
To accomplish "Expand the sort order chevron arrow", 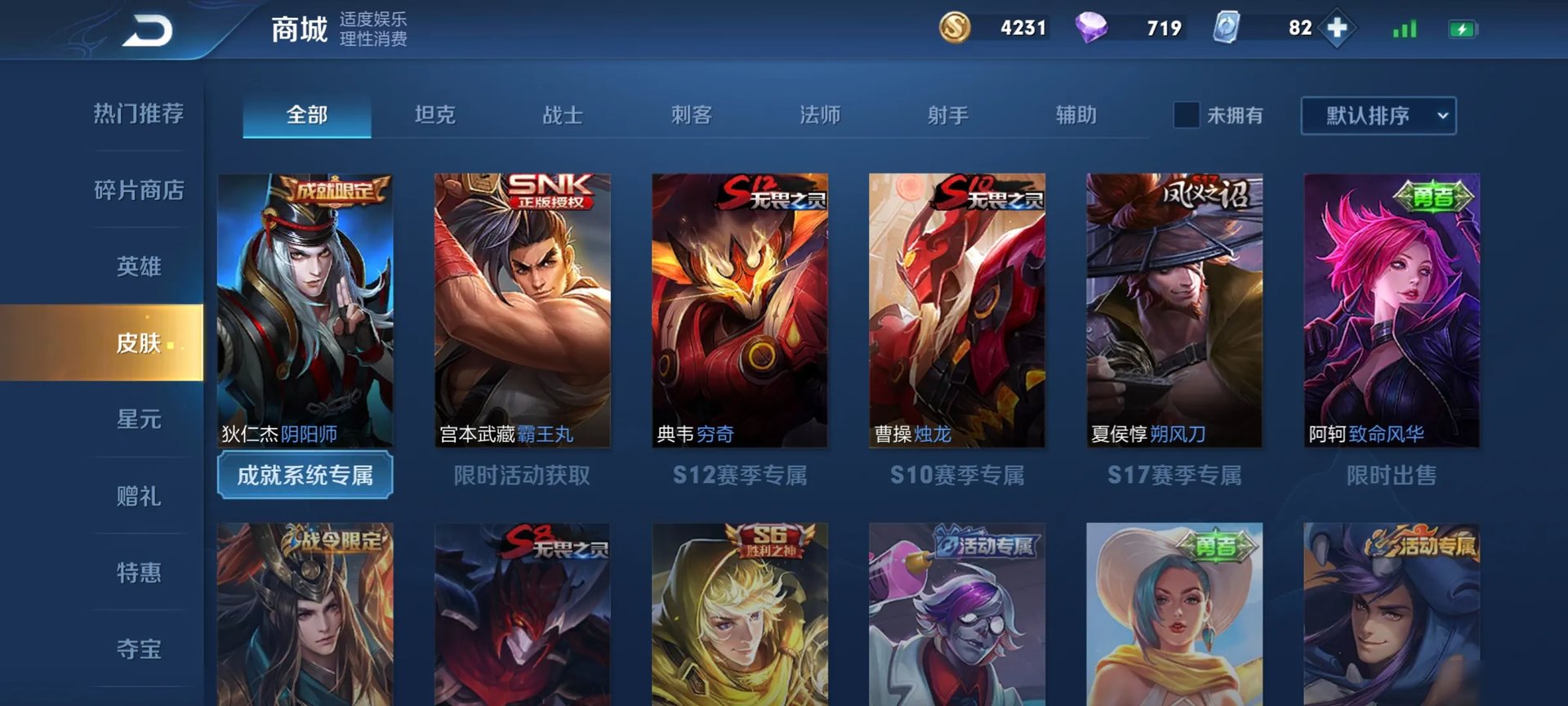I will pyautogui.click(x=1442, y=114).
